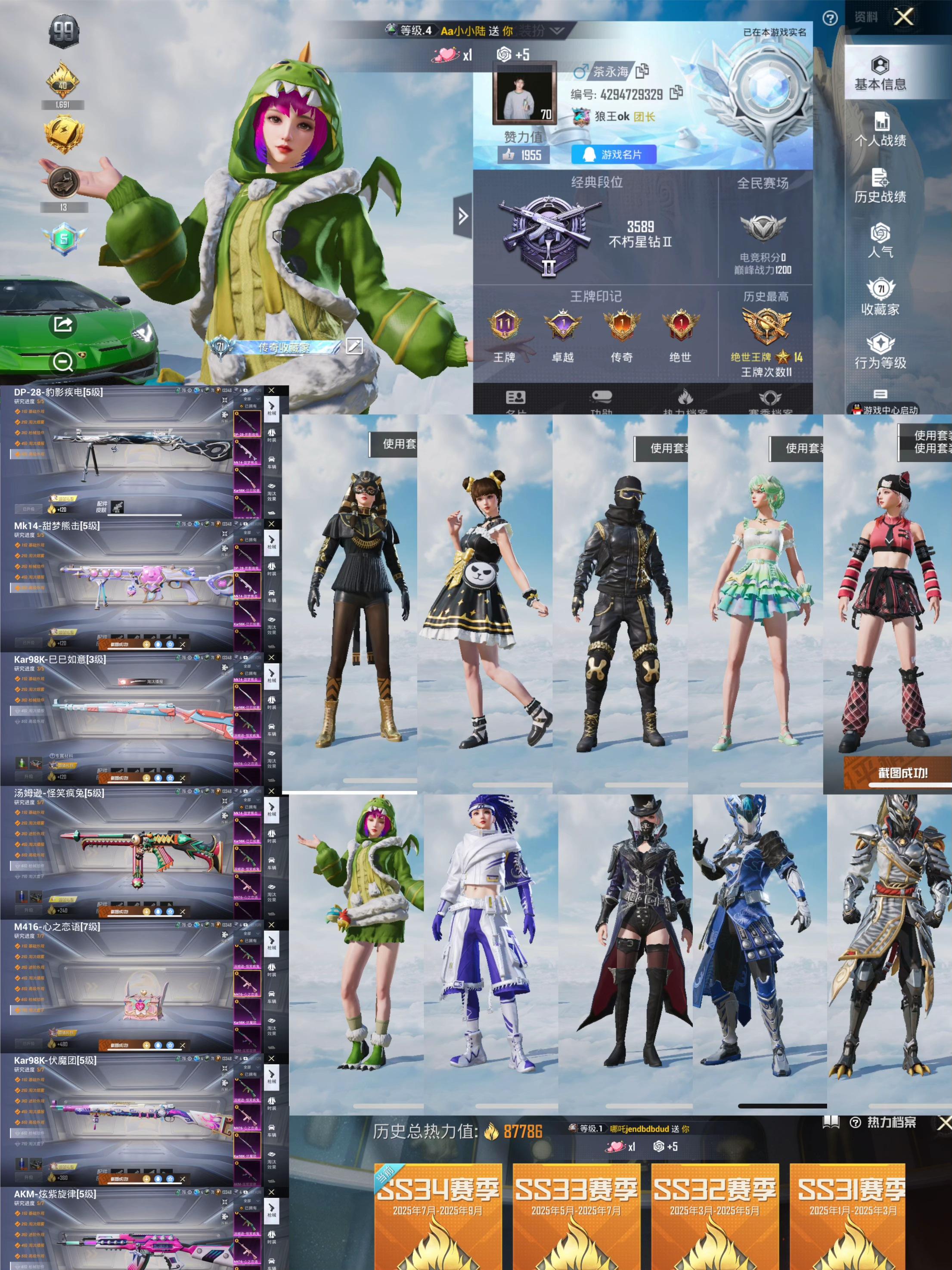The width and height of the screenshot is (952, 1270).
Task: Open the 行为等级 behavior rating tab
Action: (x=880, y=352)
